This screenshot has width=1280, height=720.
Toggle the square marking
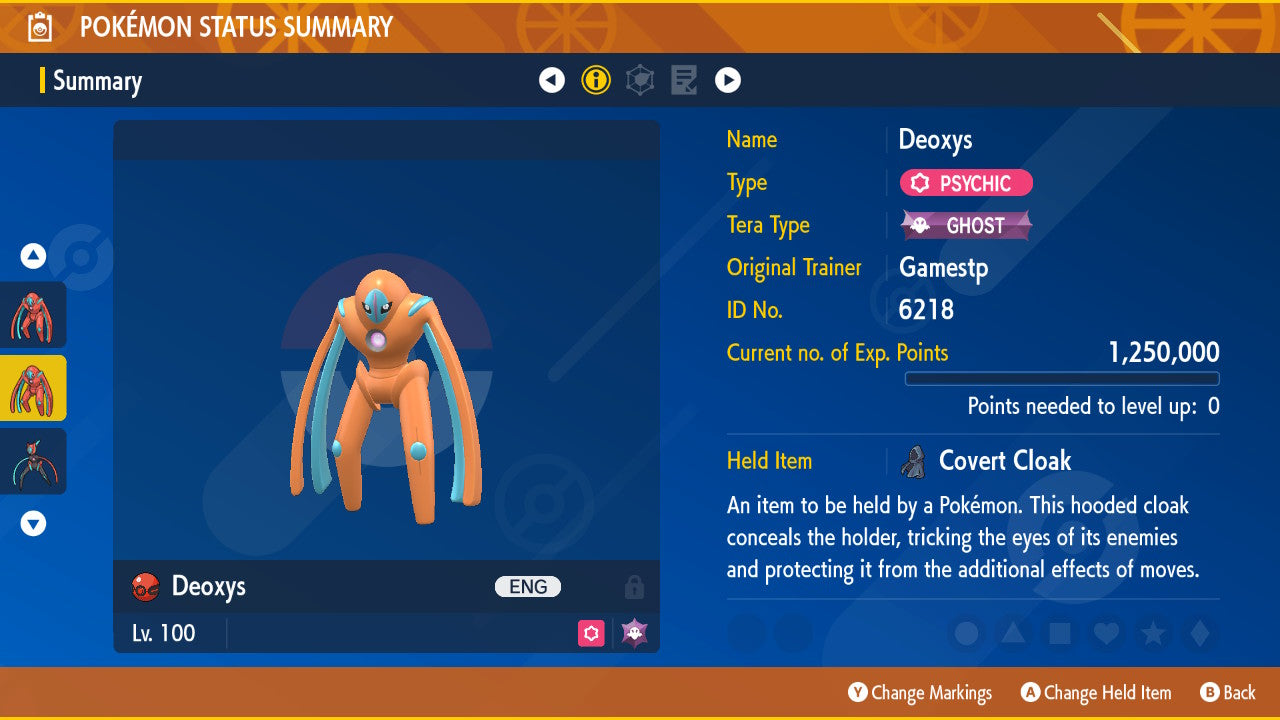(x=1060, y=633)
